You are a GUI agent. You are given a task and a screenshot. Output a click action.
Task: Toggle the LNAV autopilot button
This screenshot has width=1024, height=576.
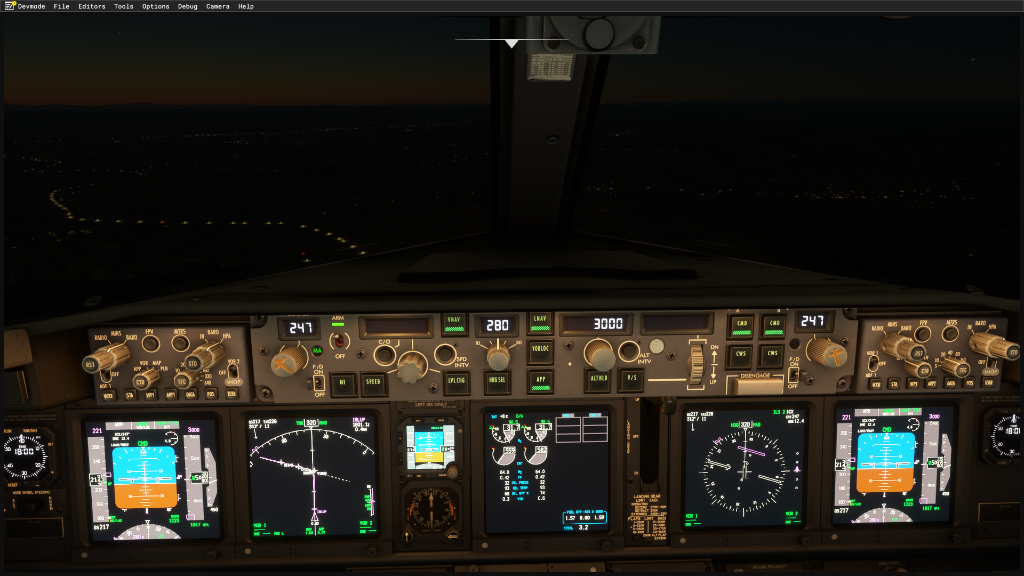pyautogui.click(x=541, y=323)
